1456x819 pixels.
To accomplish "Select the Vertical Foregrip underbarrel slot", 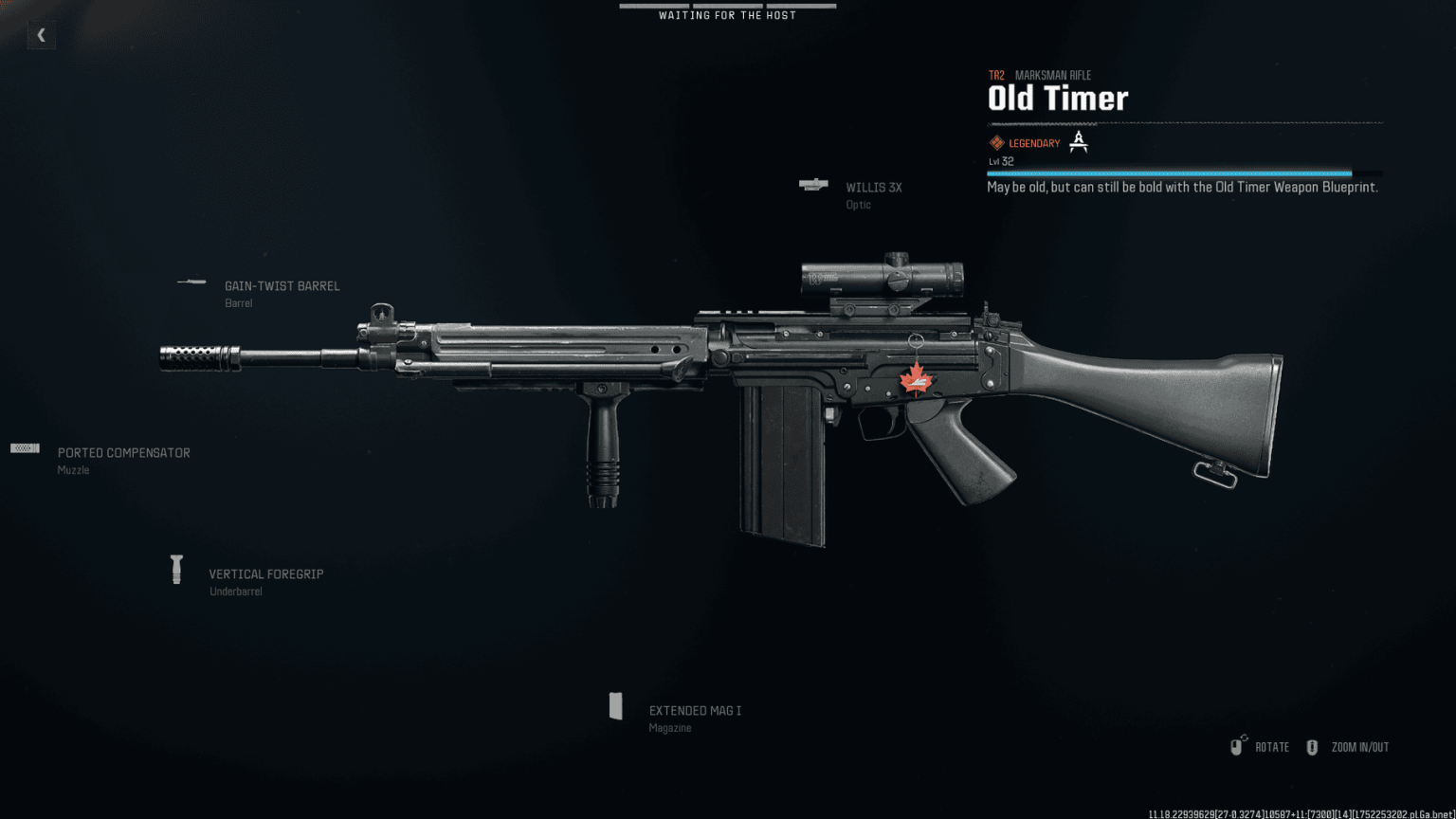I will 265,574.
